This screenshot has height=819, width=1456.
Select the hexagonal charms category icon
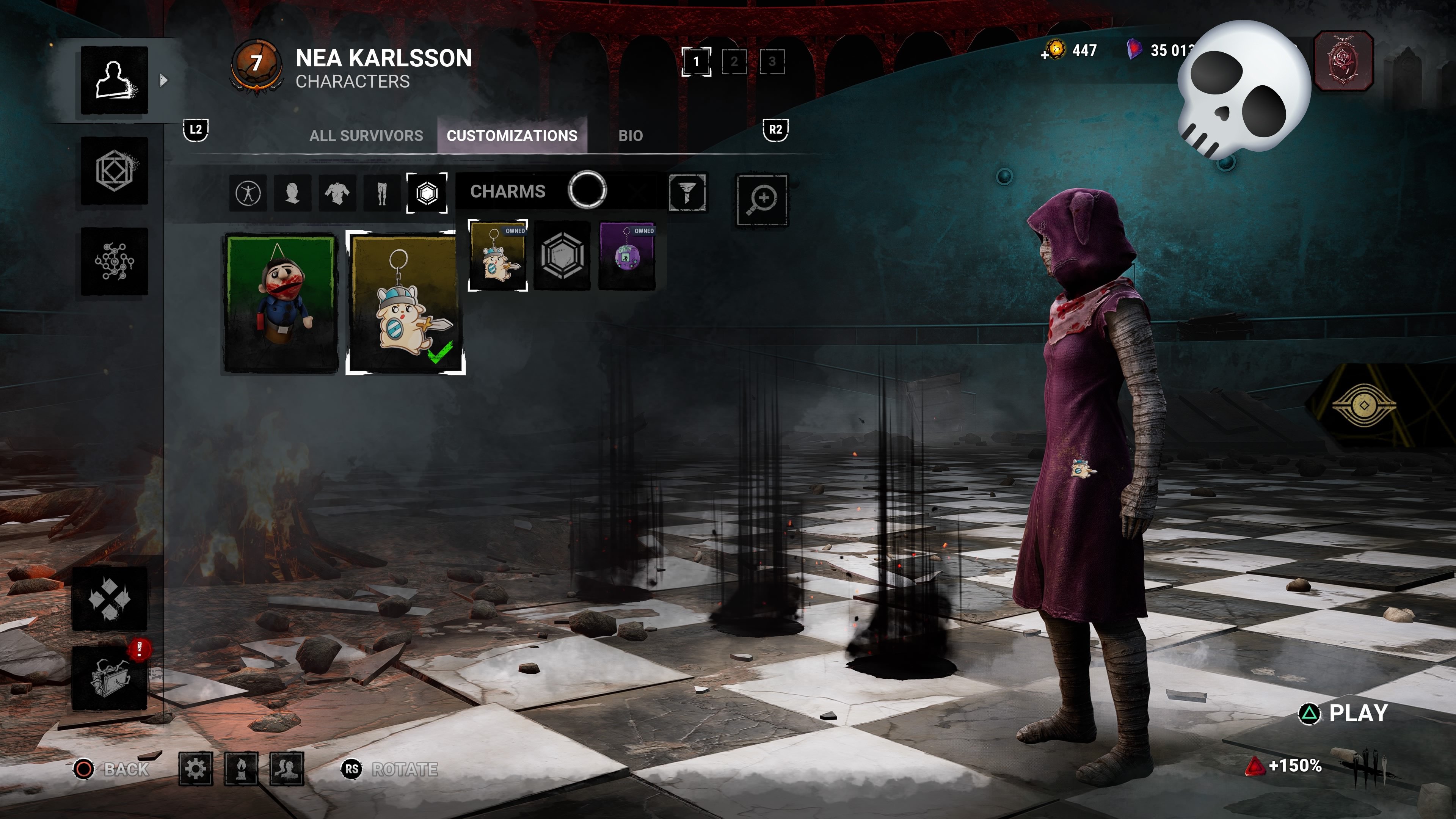(427, 194)
